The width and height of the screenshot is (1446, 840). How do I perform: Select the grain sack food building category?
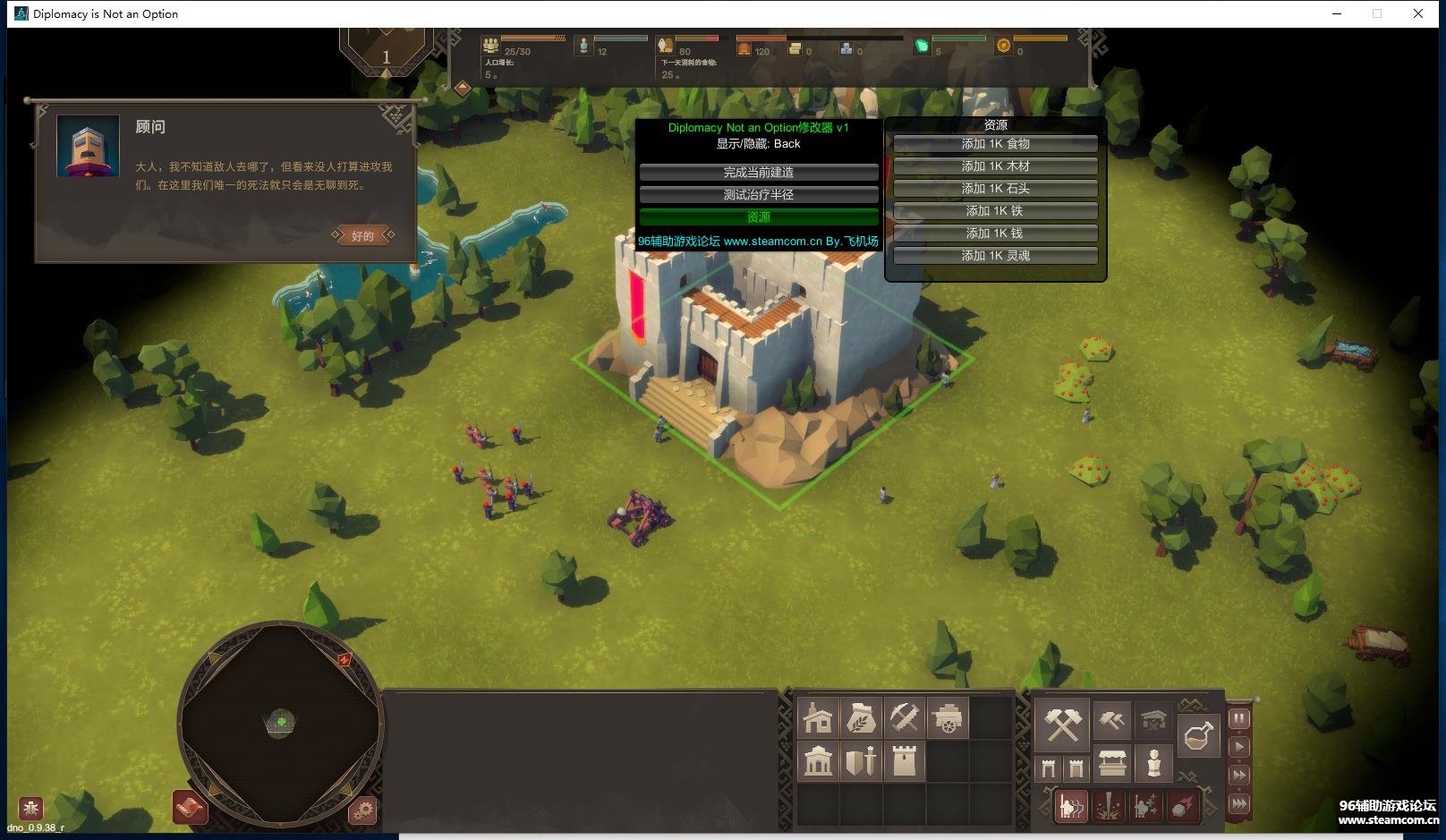pyautogui.click(x=861, y=718)
